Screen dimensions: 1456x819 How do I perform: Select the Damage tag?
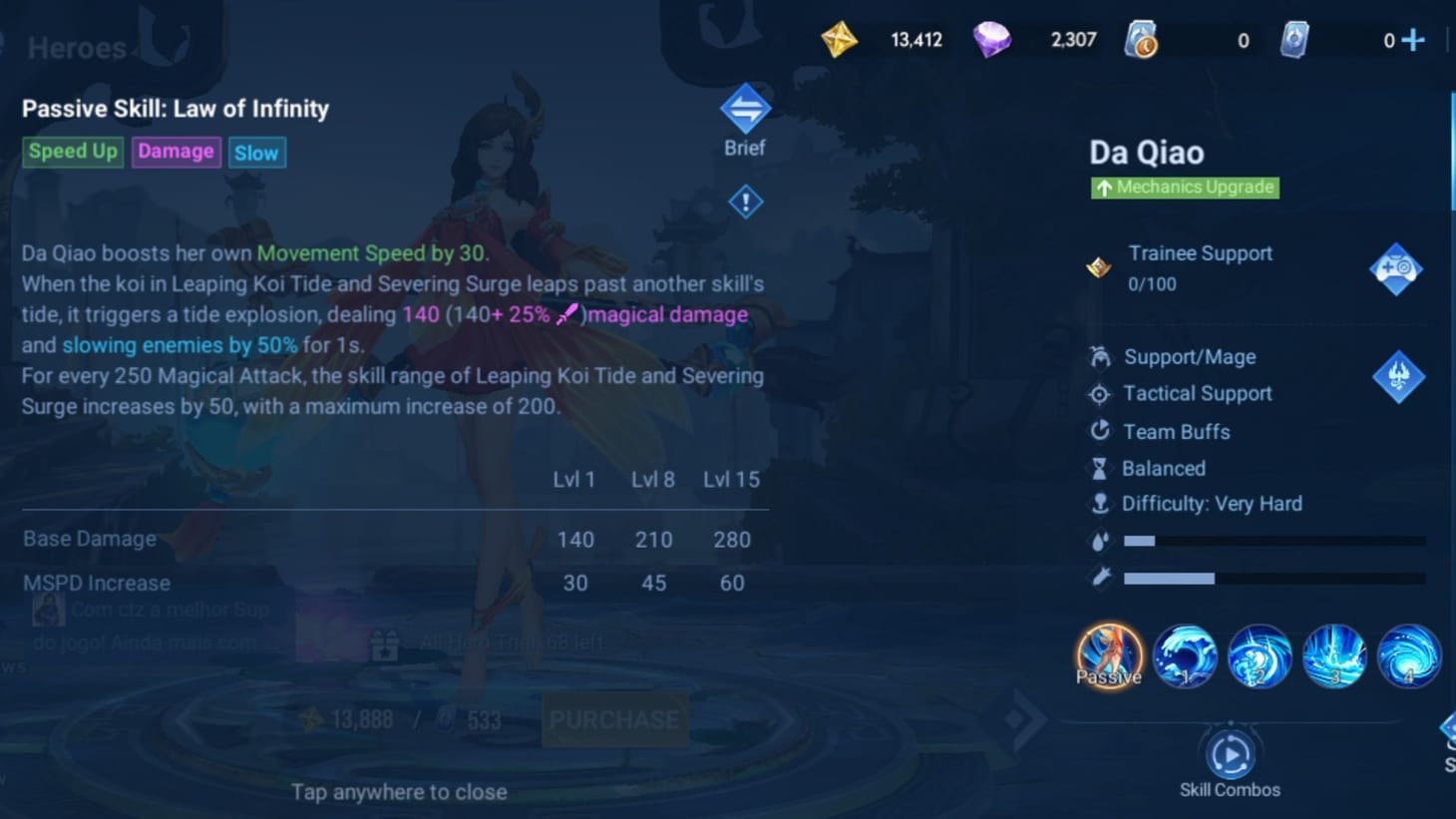coord(176,152)
